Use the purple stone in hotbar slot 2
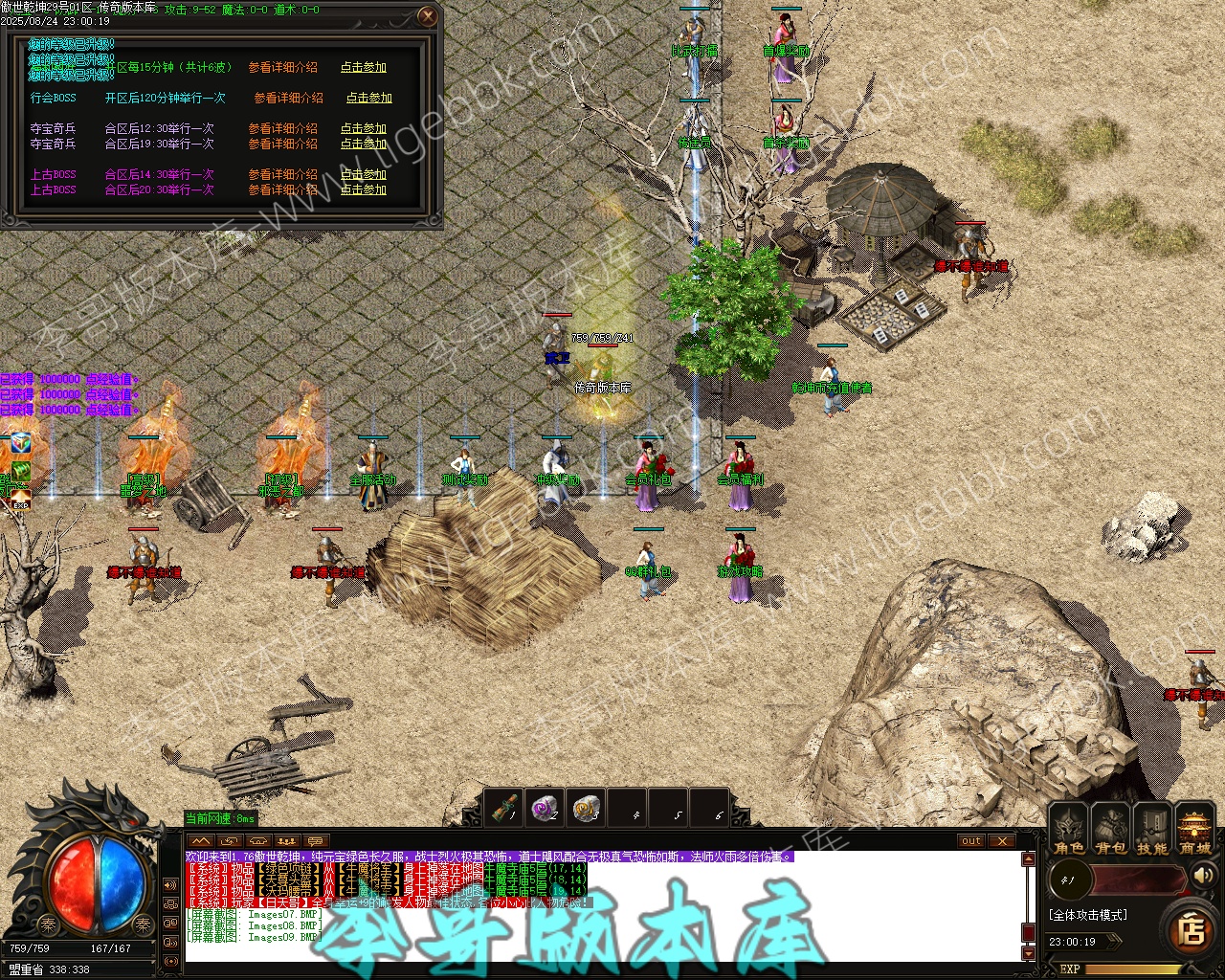 pos(545,810)
